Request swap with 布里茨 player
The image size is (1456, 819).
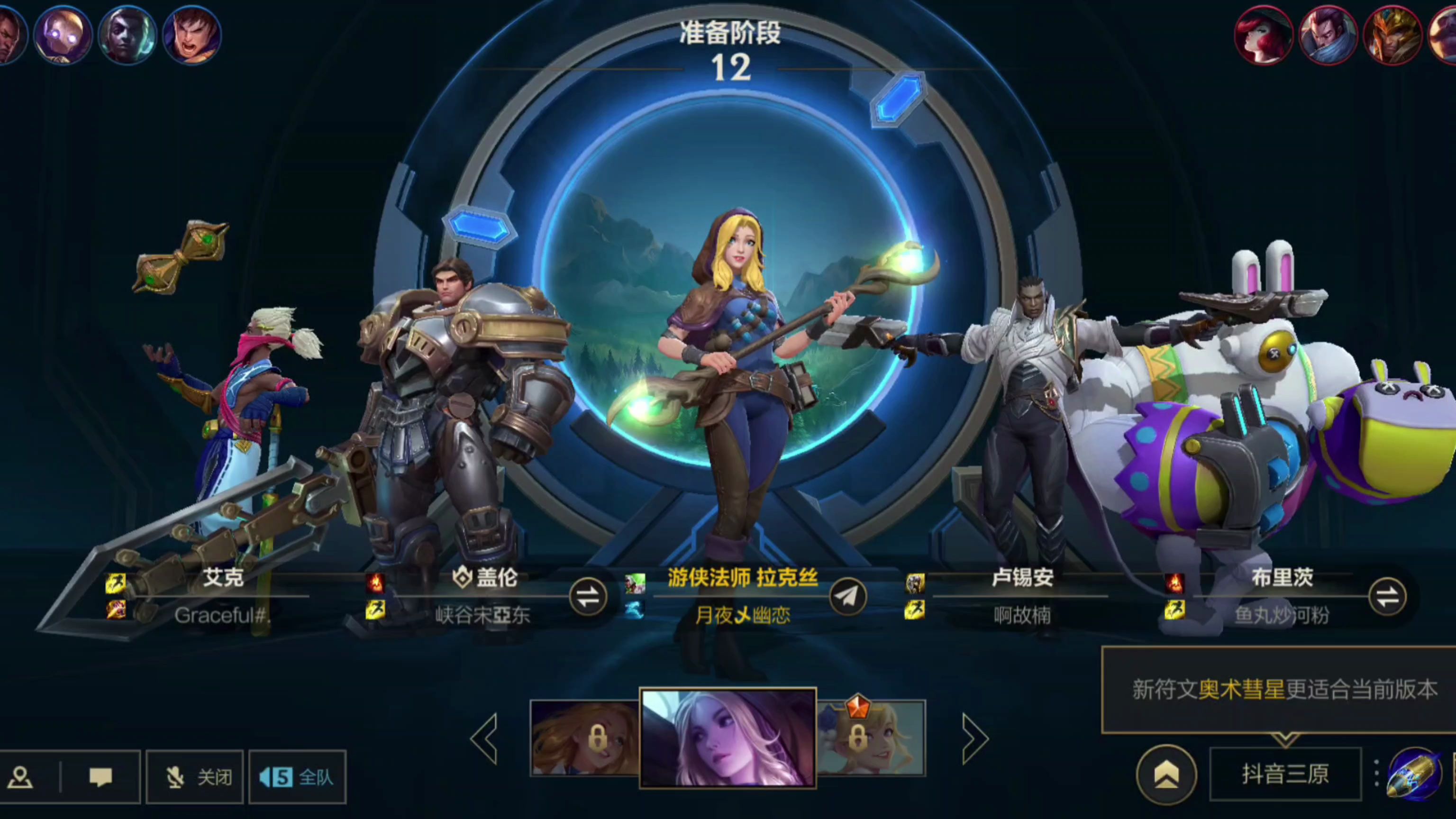click(x=1388, y=596)
